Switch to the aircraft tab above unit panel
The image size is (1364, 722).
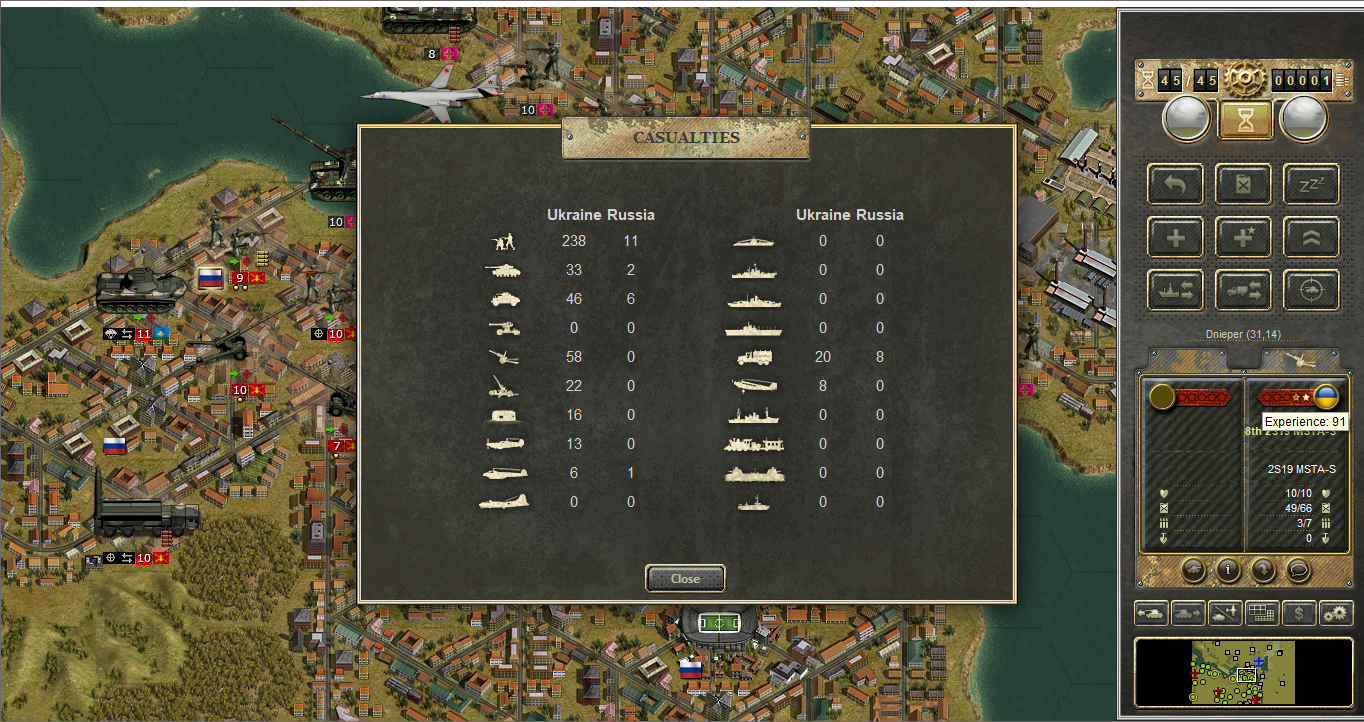(1299, 359)
